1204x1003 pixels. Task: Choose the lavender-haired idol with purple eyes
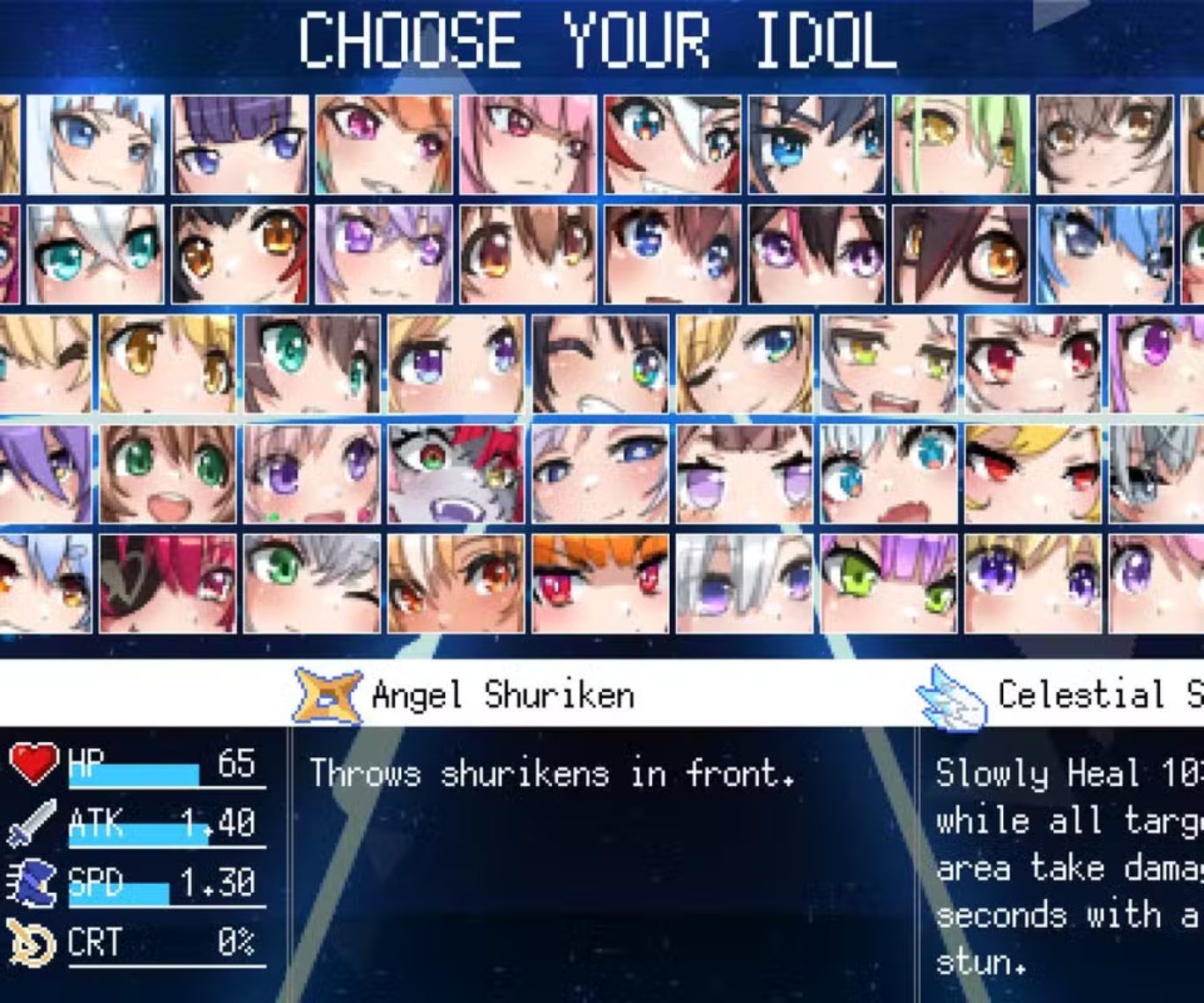[x=383, y=254]
